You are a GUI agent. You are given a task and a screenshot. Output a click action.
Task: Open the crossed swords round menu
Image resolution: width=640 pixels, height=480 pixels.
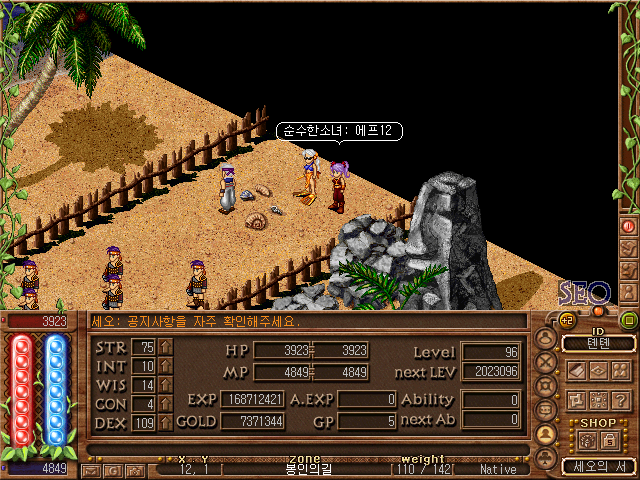(x=547, y=361)
